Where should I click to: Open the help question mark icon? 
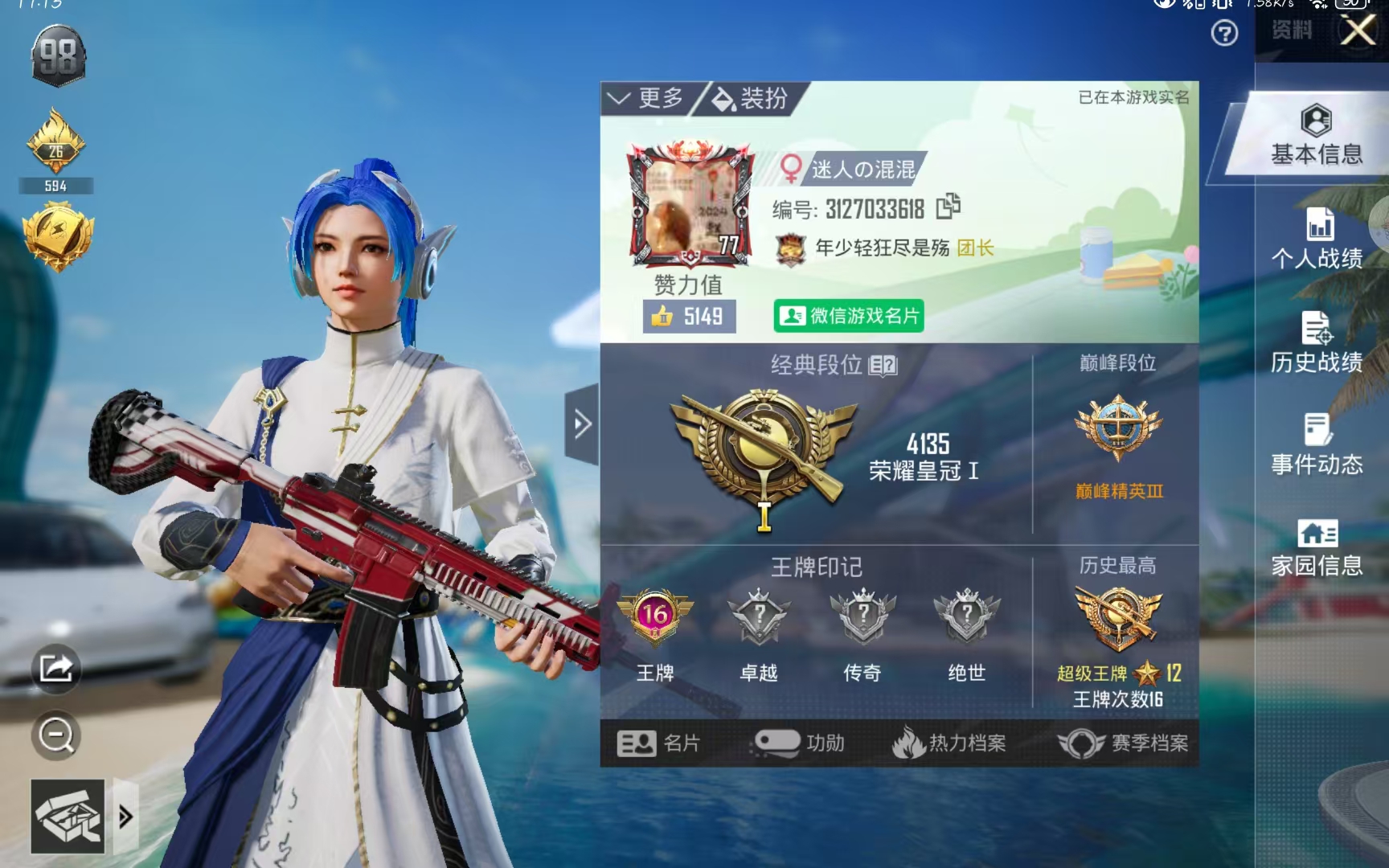click(x=1225, y=34)
